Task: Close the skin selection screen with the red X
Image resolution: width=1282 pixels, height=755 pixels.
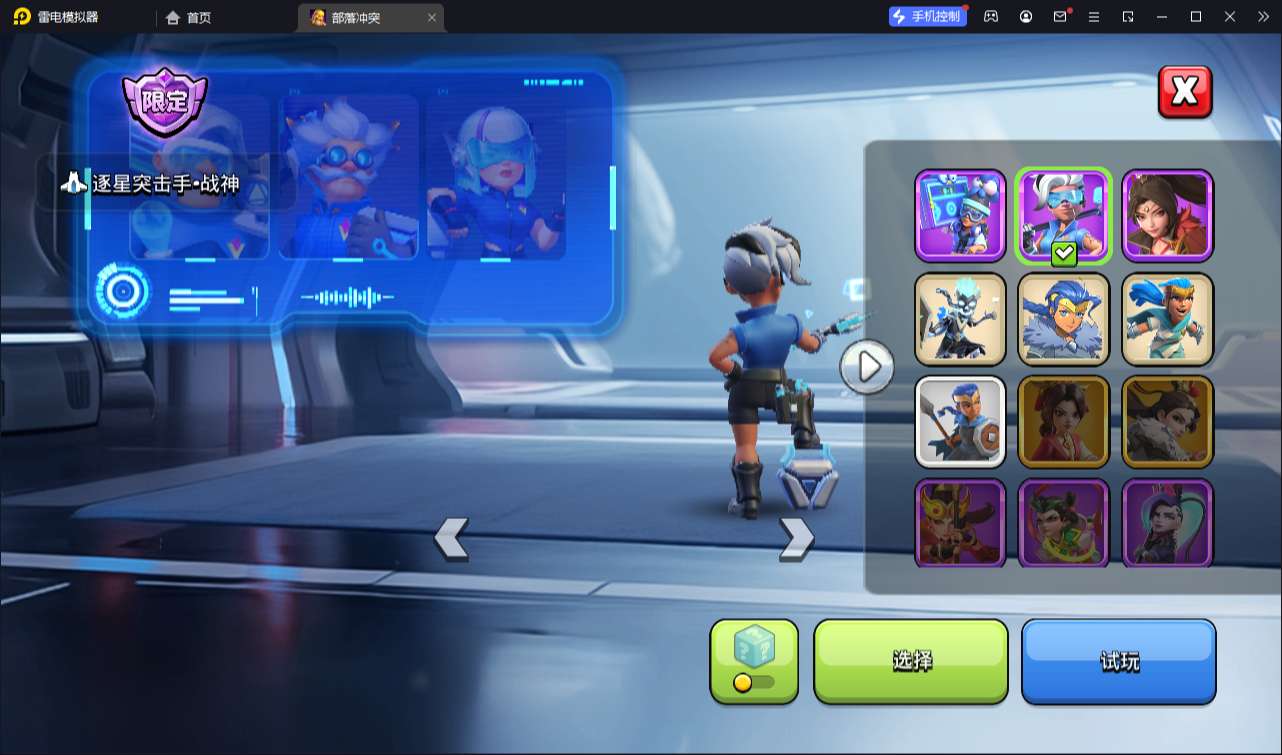Action: (x=1185, y=92)
